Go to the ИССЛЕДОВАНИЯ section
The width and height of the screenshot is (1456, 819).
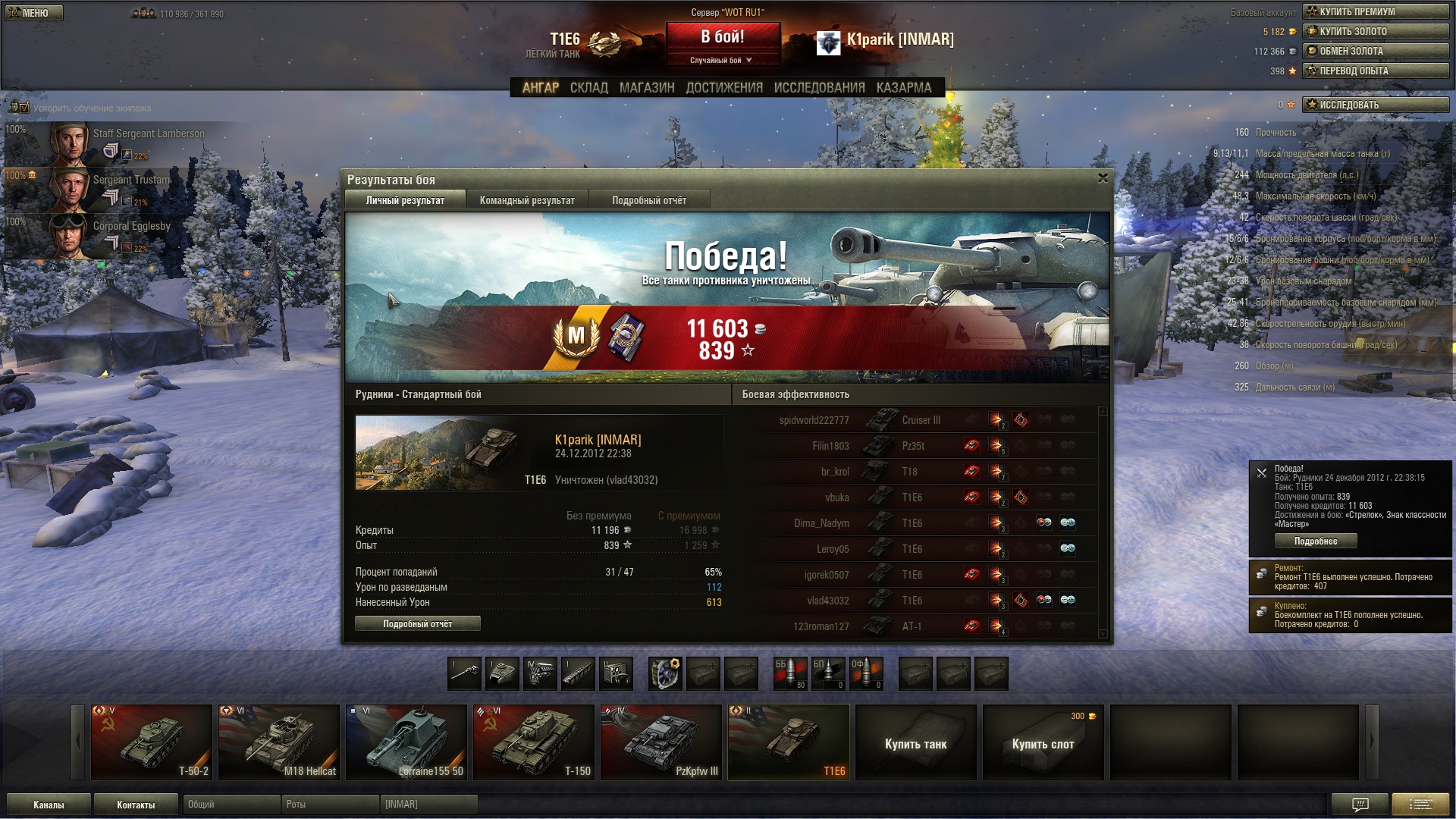(819, 88)
